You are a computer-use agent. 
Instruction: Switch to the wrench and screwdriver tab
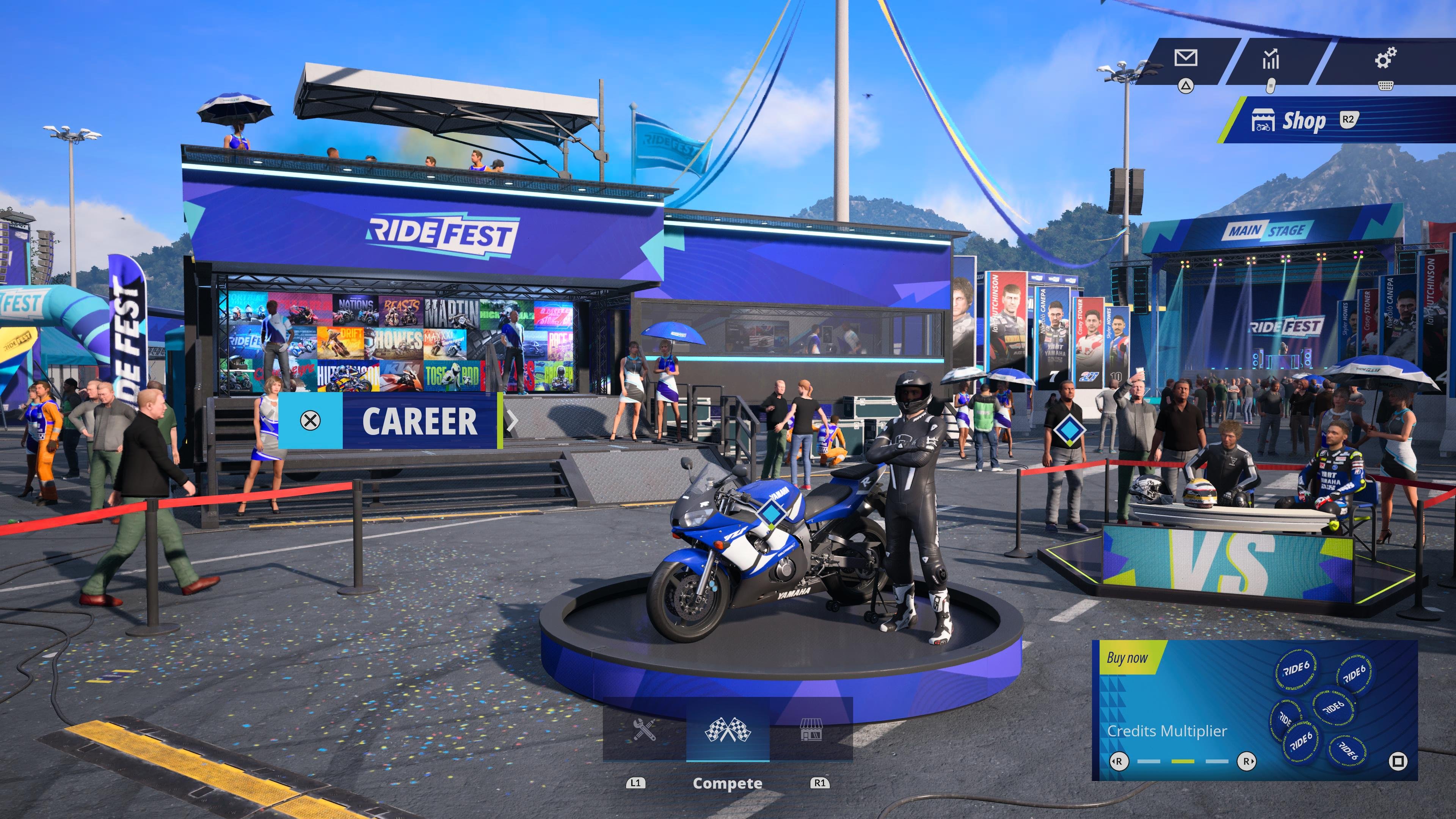tap(644, 730)
